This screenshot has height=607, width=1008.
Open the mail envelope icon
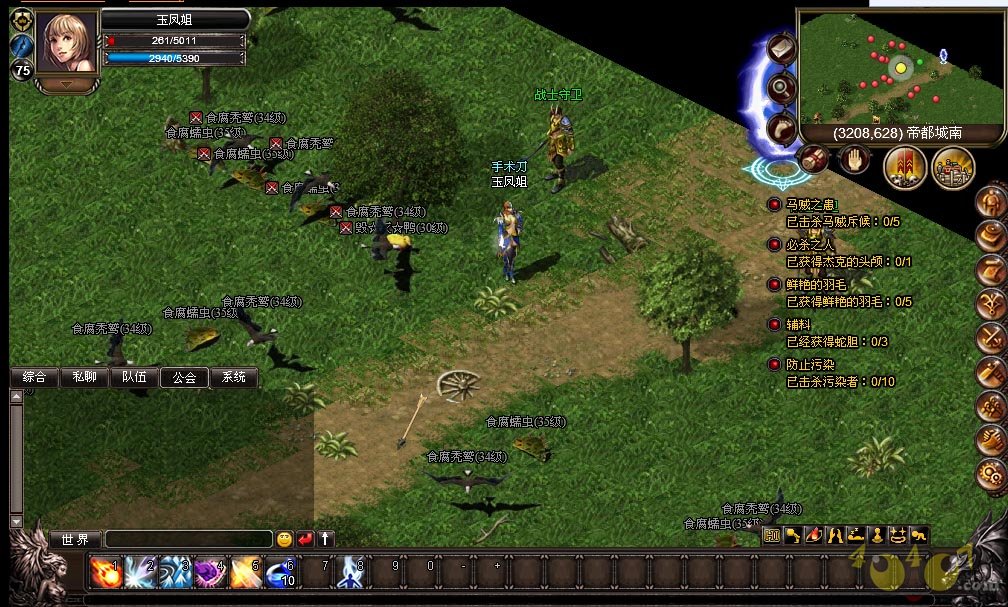pyautogui.click(x=781, y=48)
